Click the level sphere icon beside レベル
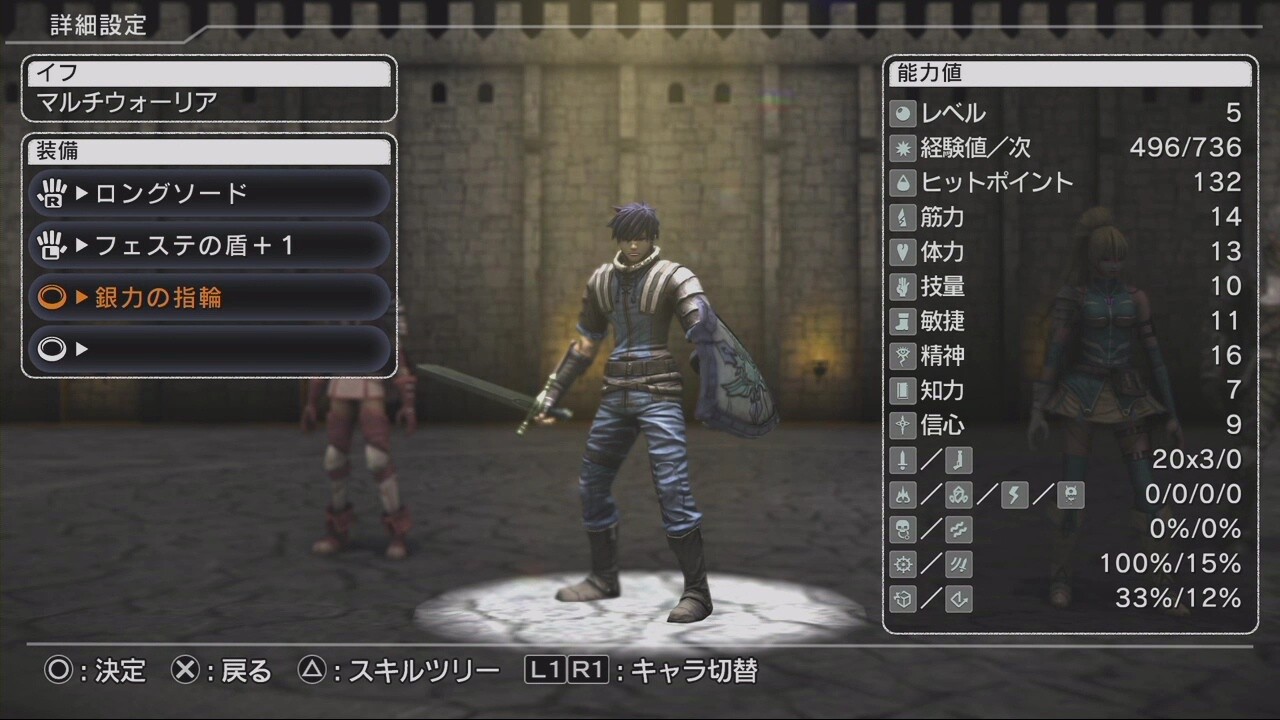The width and height of the screenshot is (1280, 720). (x=902, y=113)
